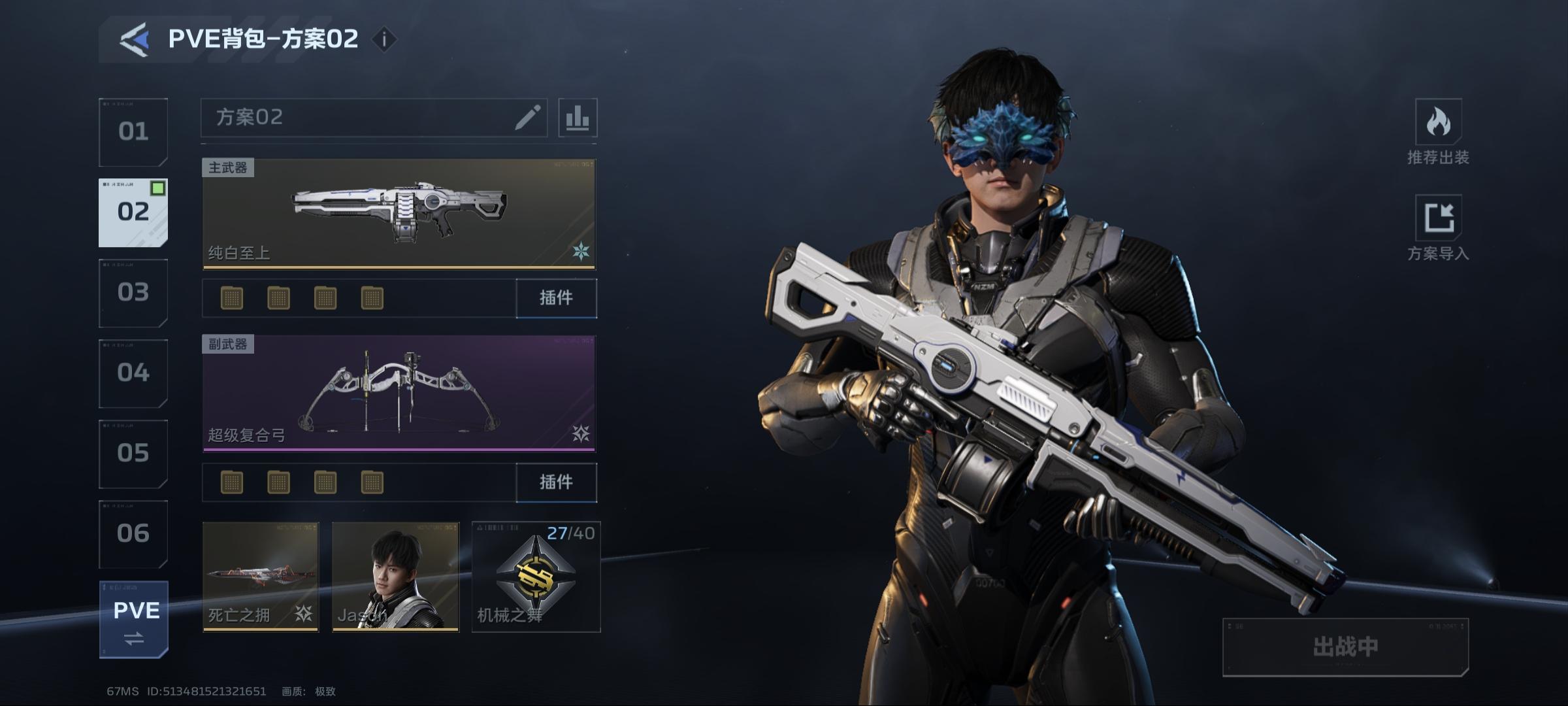
Task: Choose the 死亡之拥 melee weapon slot
Action: pyautogui.click(x=261, y=577)
